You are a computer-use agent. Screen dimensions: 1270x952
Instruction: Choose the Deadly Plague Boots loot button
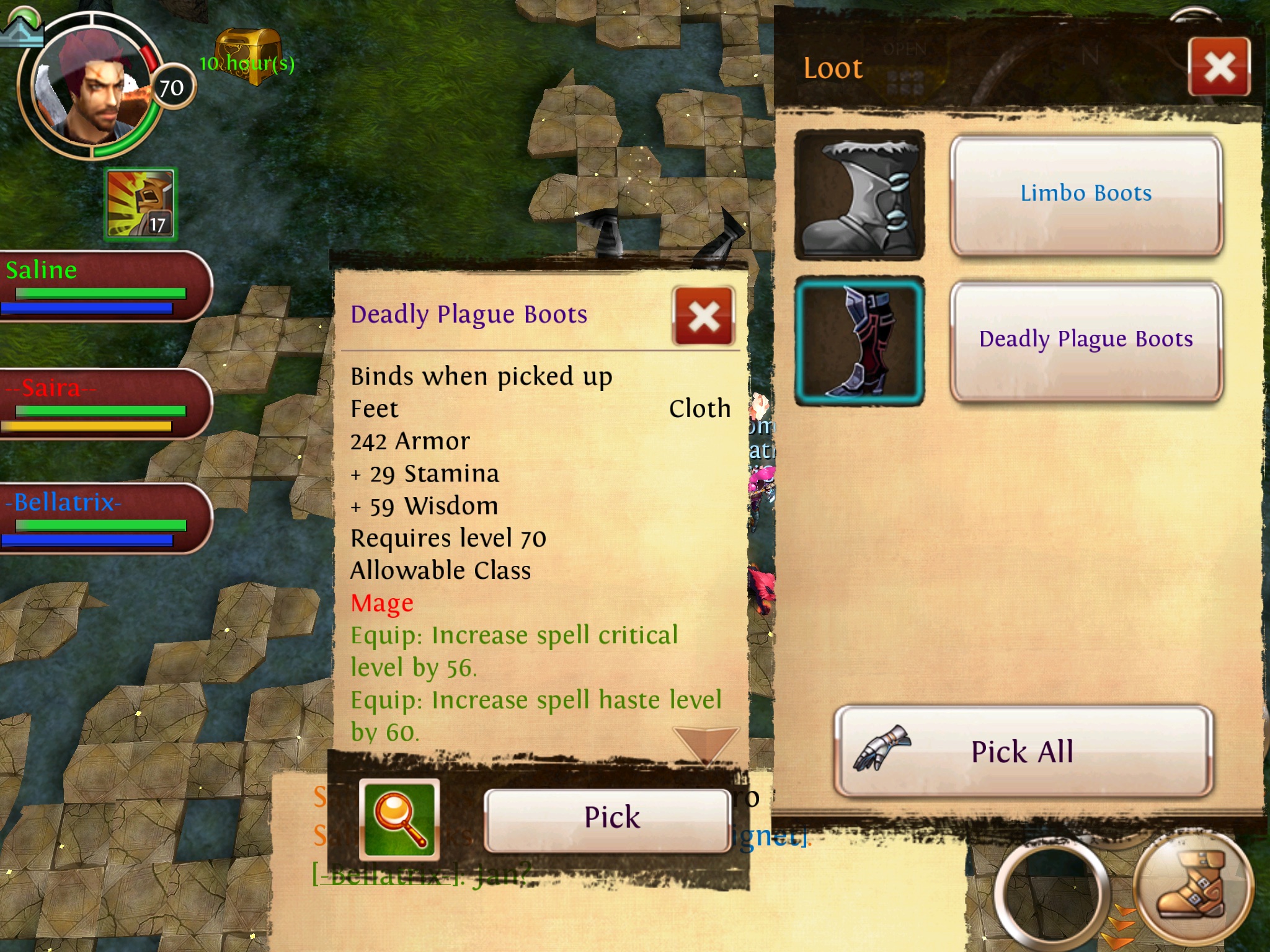pos(1086,340)
